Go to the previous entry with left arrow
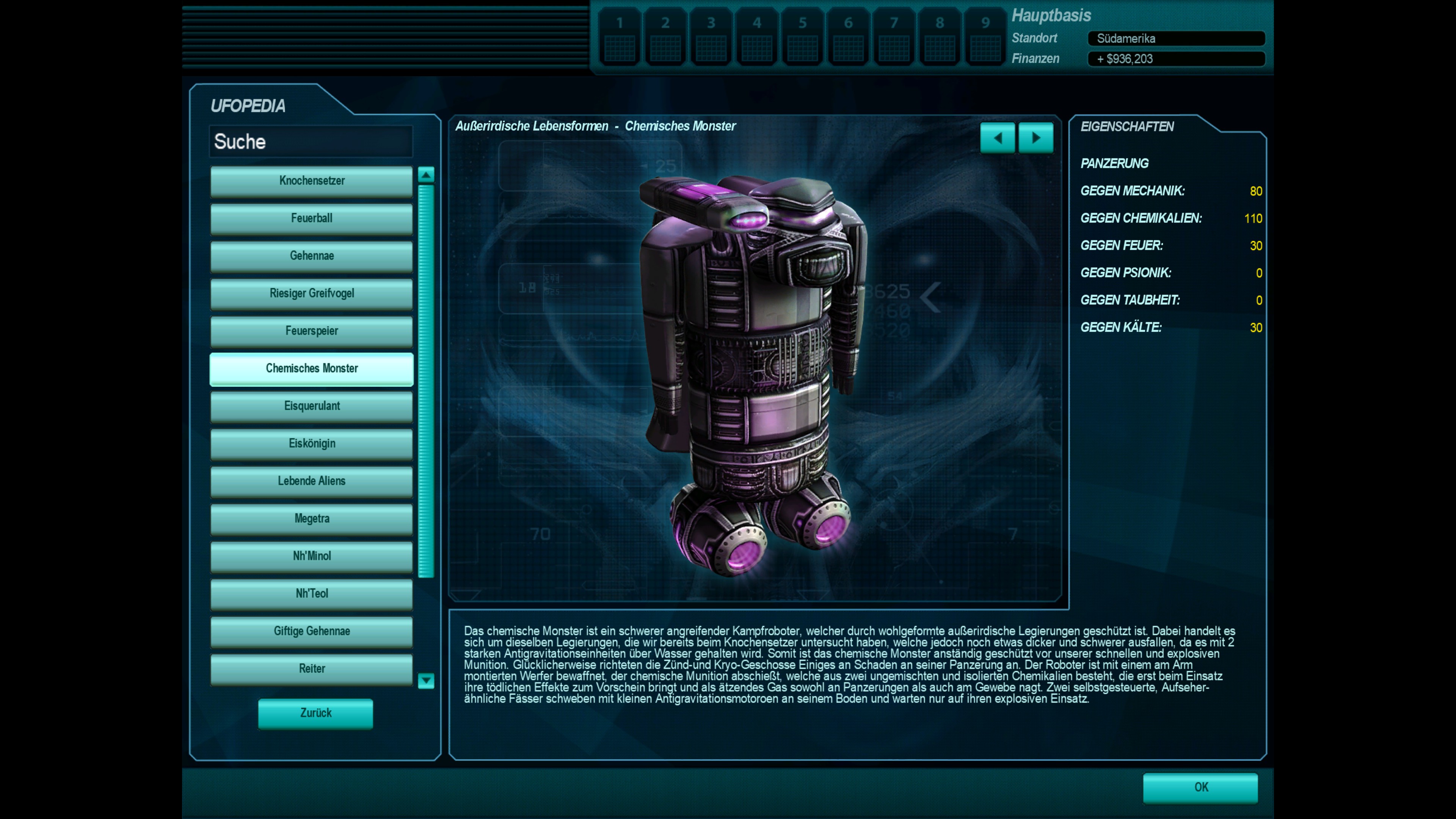 point(998,138)
